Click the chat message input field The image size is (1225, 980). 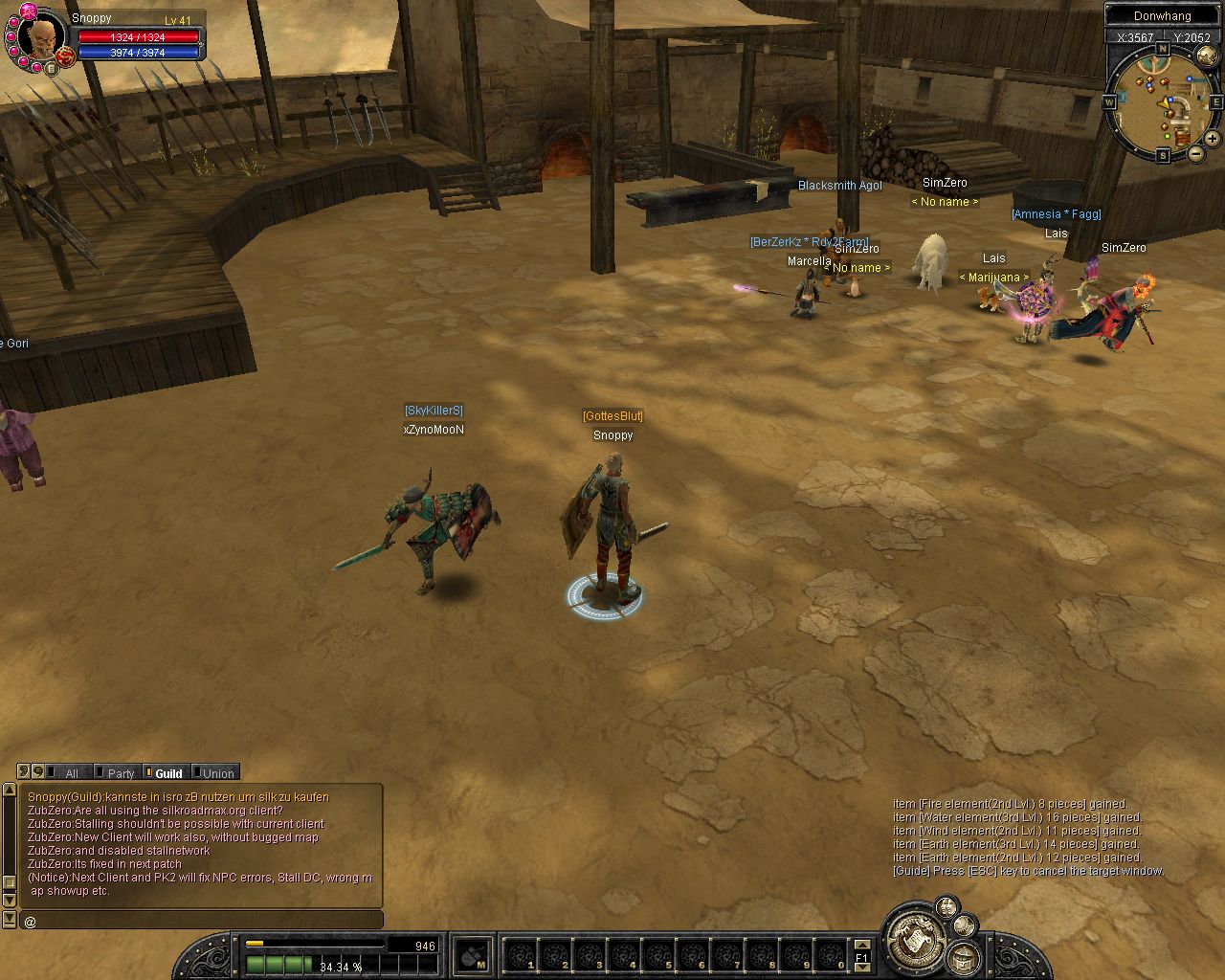pos(201,921)
